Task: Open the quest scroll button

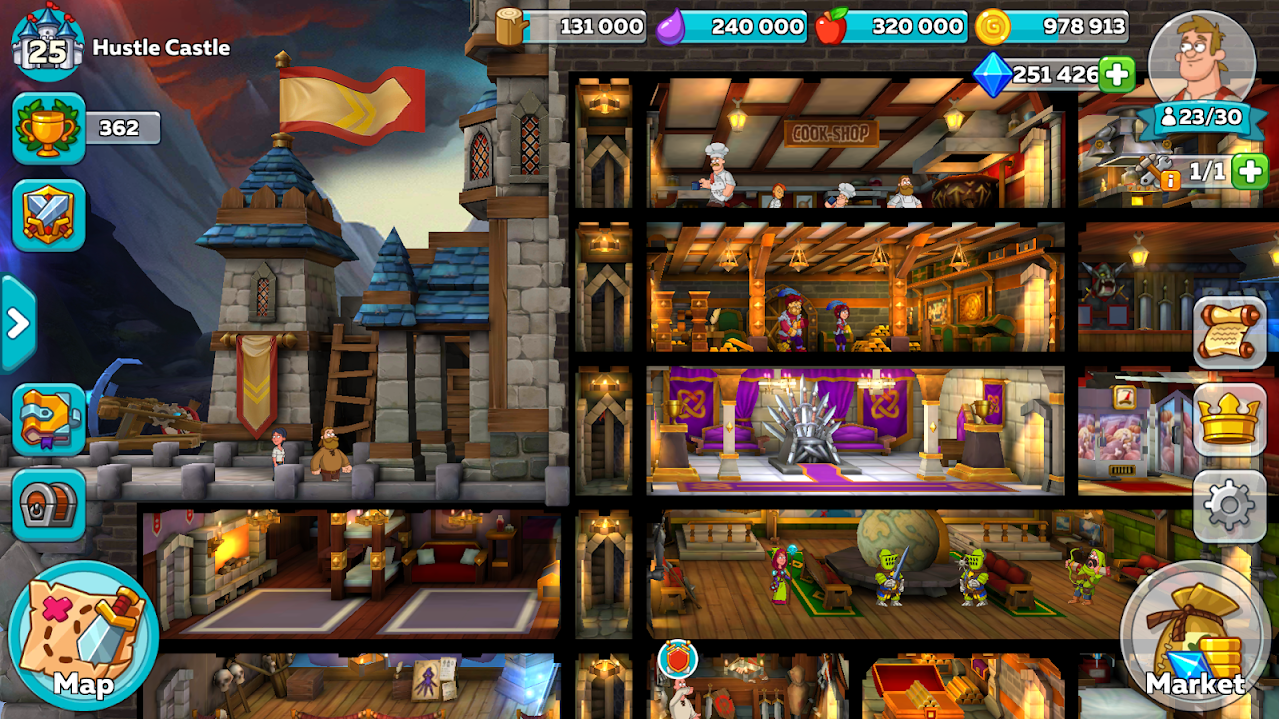Action: [x=1229, y=333]
